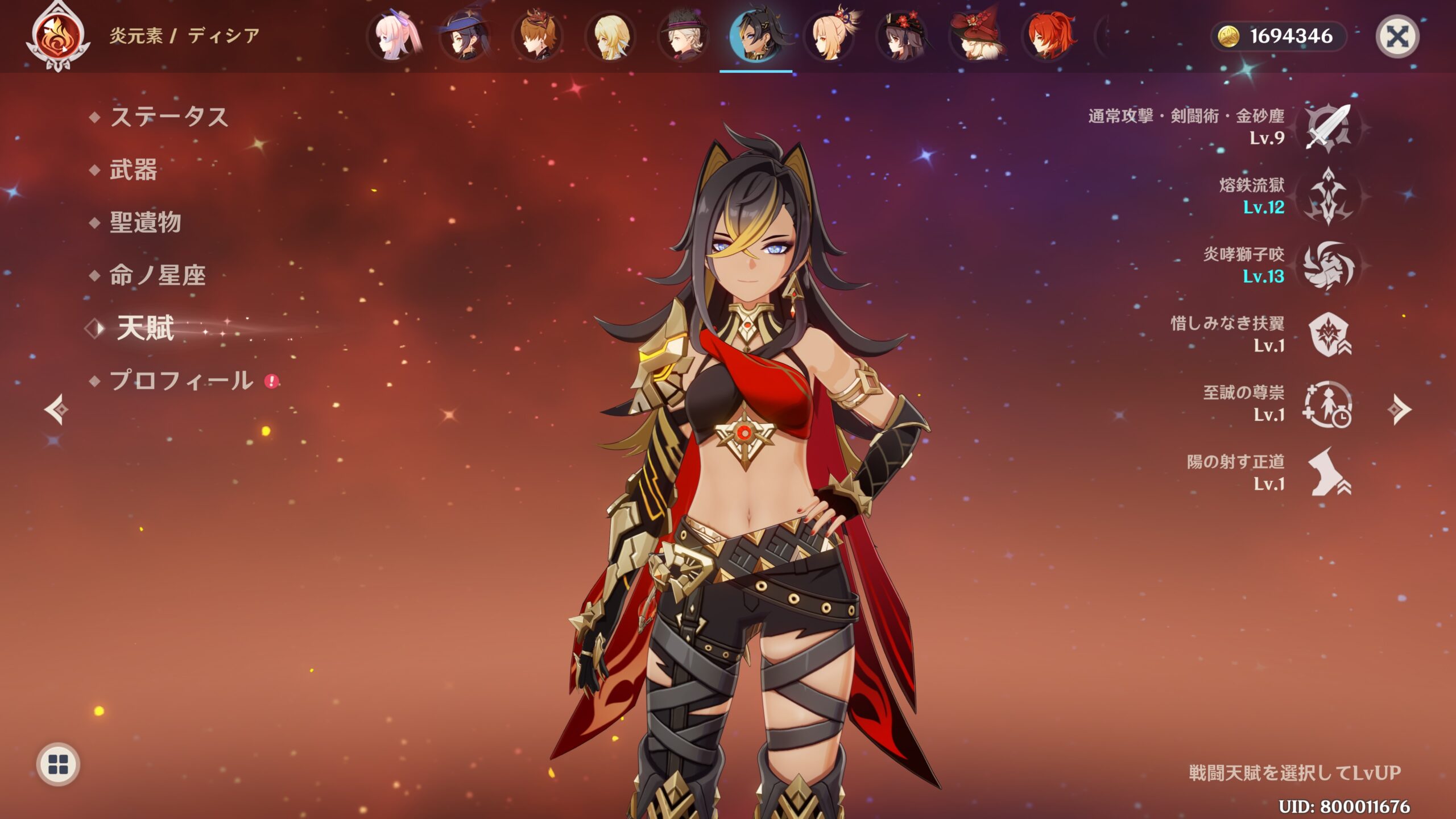Open the 陽の射す正道 passive talent
Image resolution: width=1456 pixels, height=819 pixels.
point(1329,473)
